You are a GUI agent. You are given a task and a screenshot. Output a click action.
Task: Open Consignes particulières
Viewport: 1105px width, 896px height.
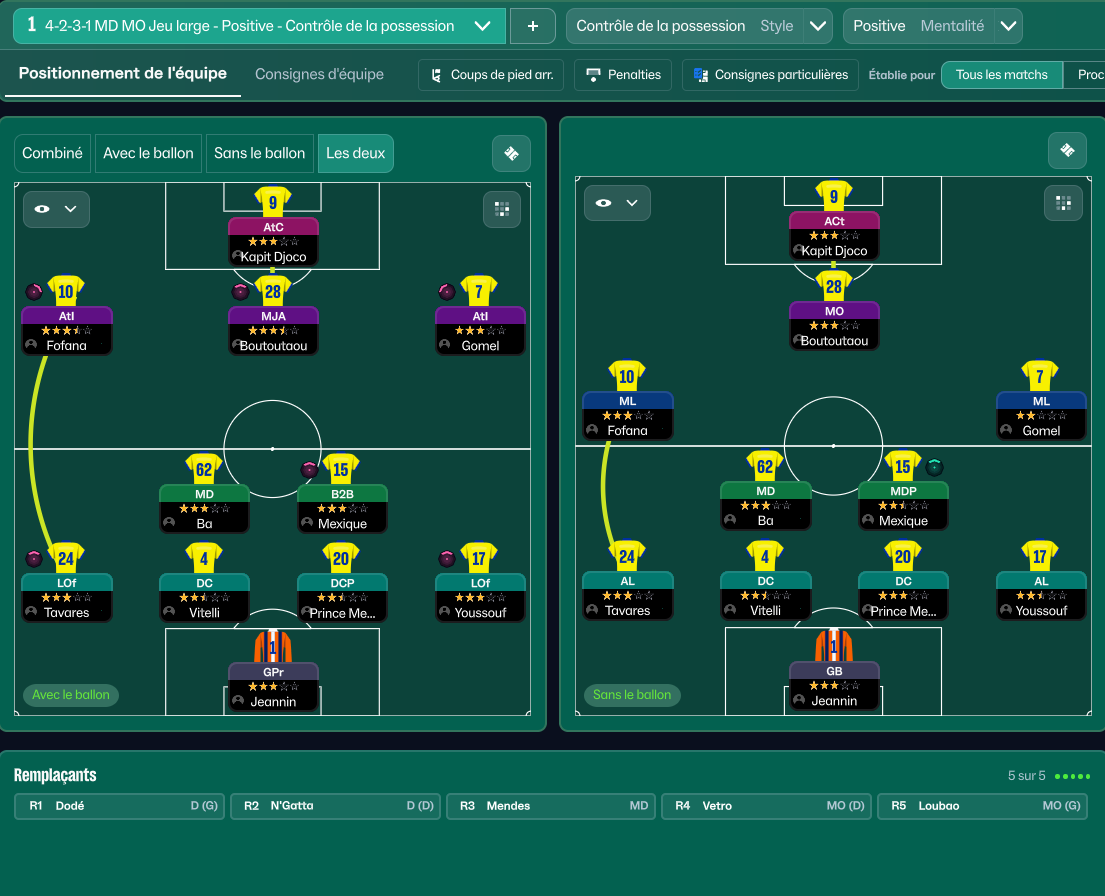click(x=770, y=75)
